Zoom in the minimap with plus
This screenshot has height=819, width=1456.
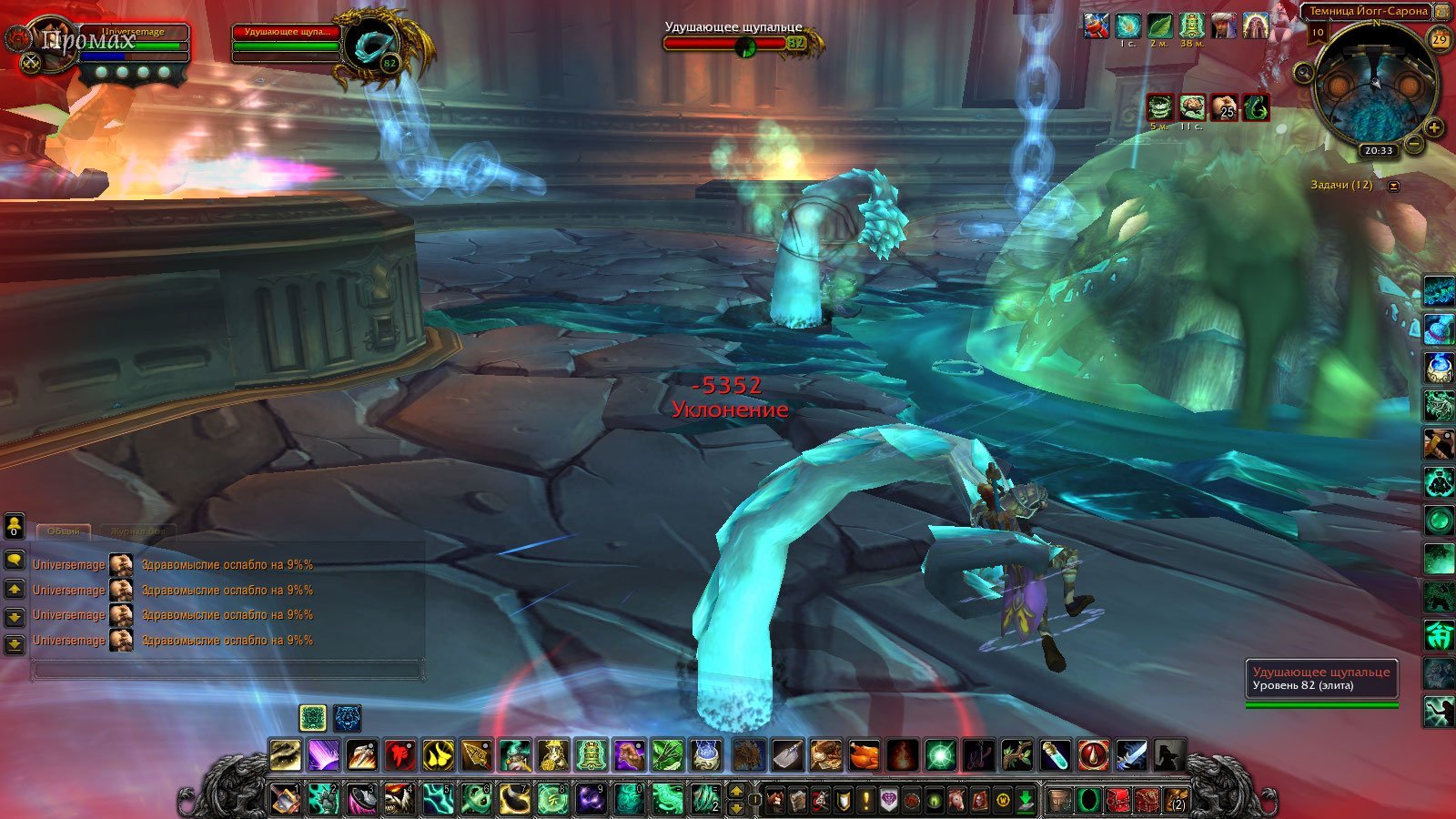(x=1434, y=127)
